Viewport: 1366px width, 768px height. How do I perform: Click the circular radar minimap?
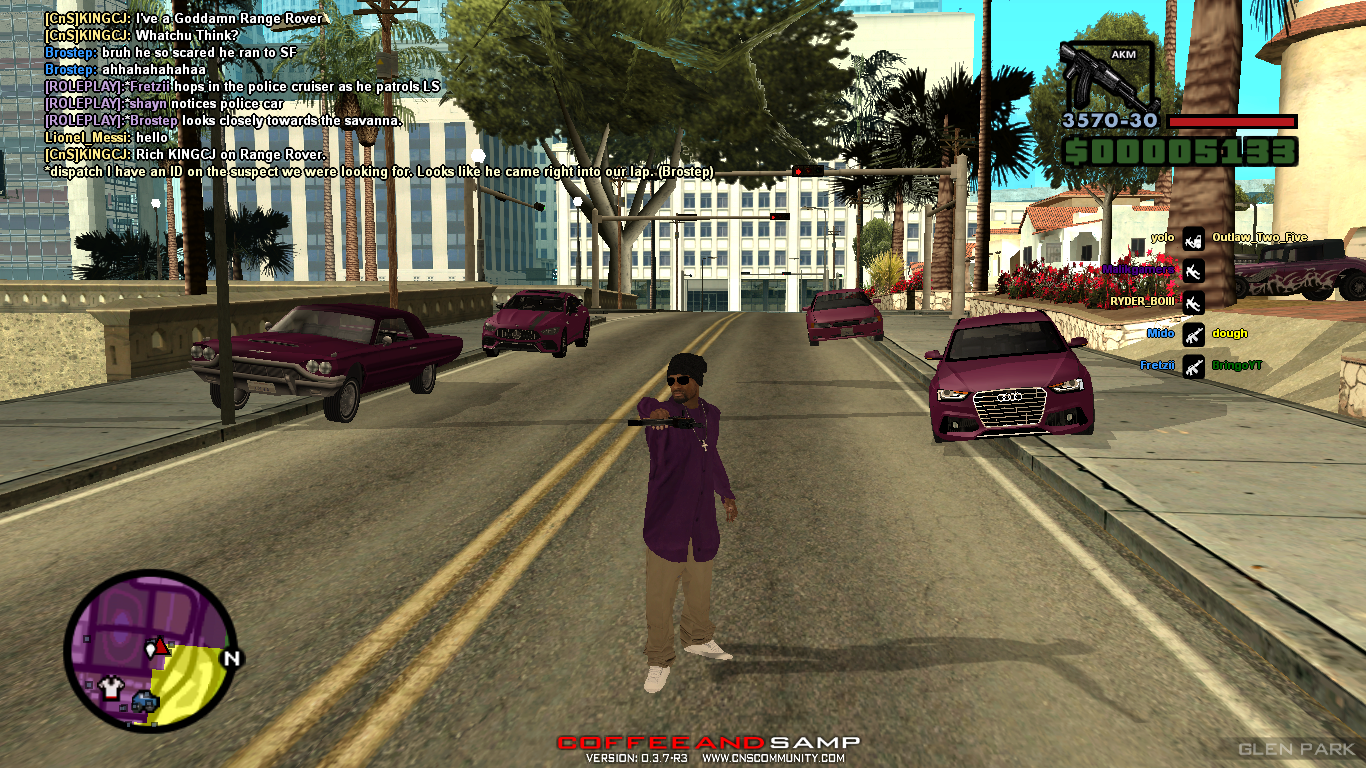tap(150, 650)
